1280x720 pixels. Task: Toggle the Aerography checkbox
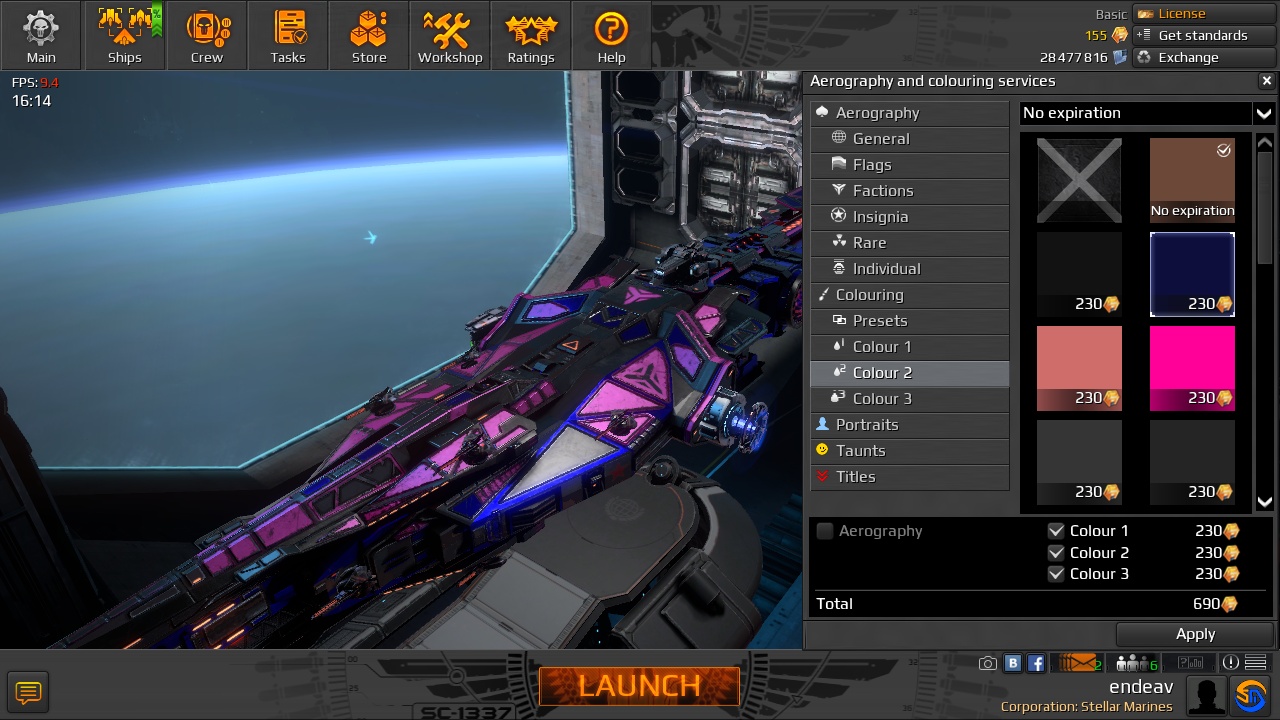pyautogui.click(x=825, y=531)
